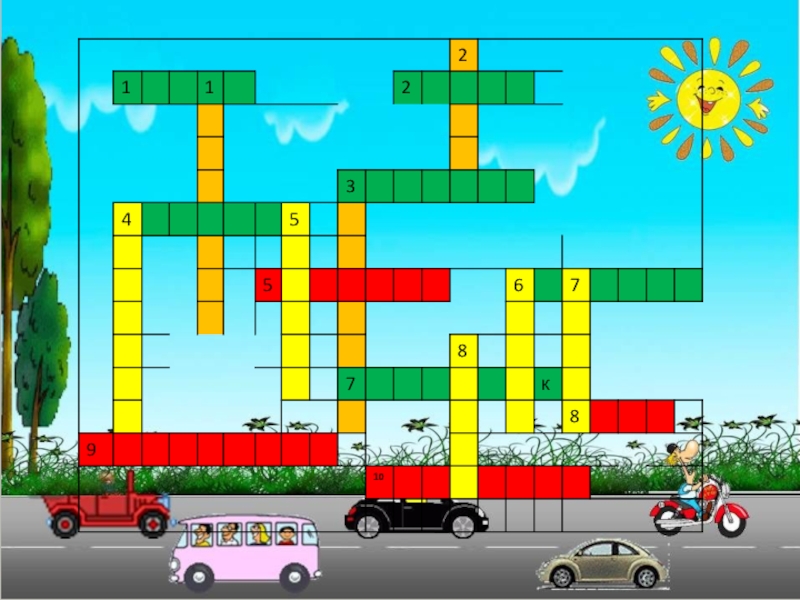This screenshot has width=800, height=600.
Task: Select the yellow cell numbered 5
Action: [x=295, y=219]
